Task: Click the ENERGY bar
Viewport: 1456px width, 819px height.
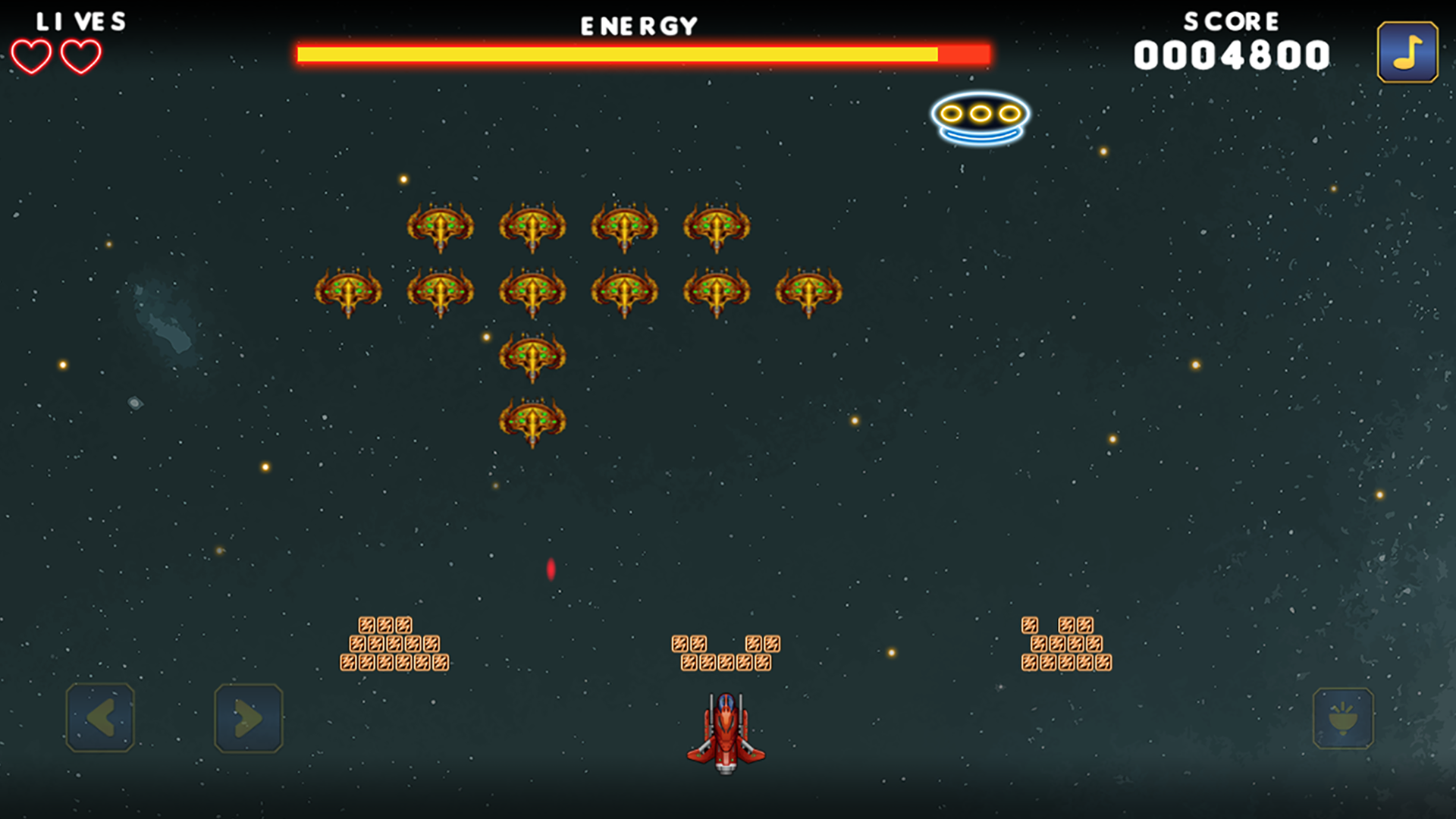Action: 641,53
